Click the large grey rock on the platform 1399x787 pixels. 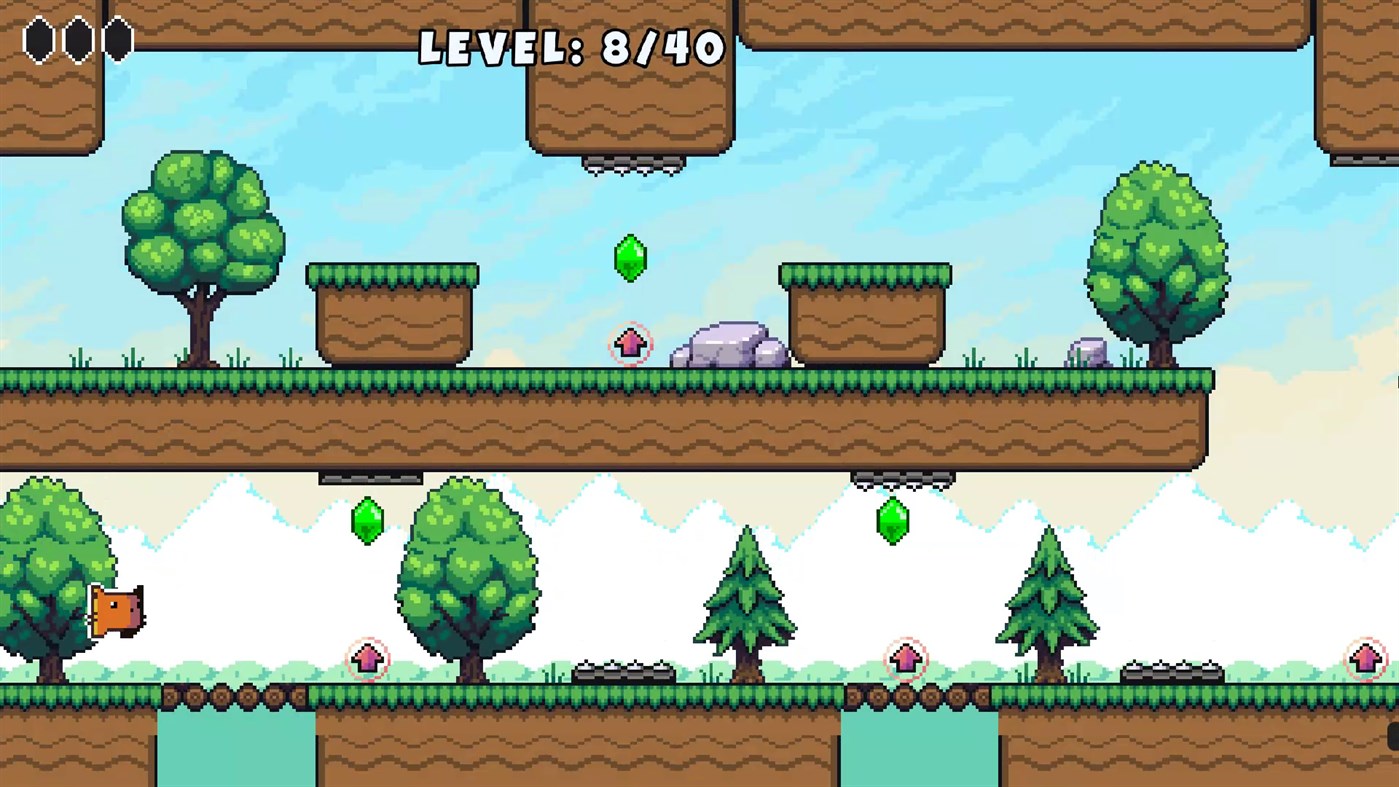[727, 345]
